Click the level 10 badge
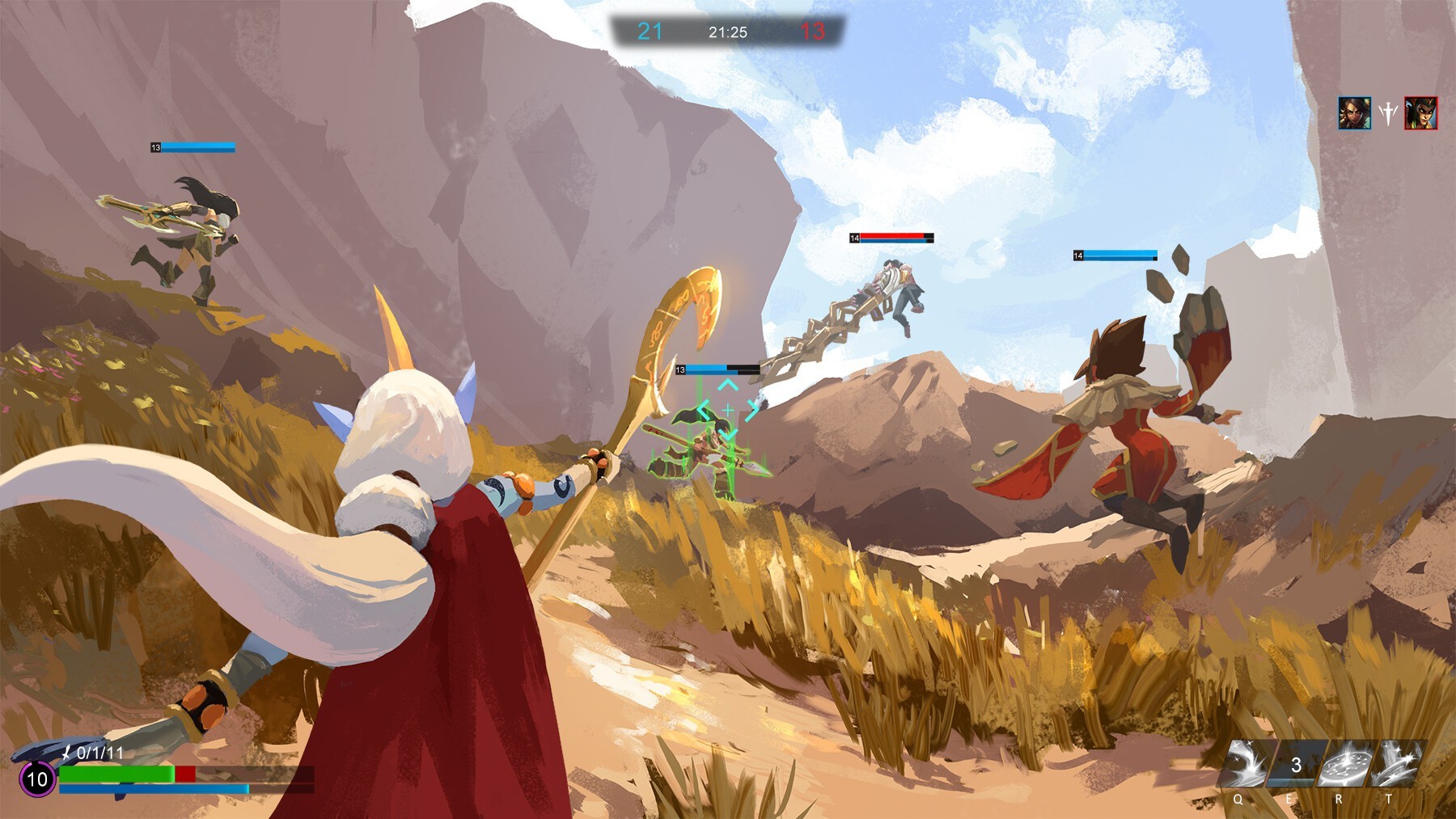This screenshot has width=1456, height=819. tap(36, 781)
